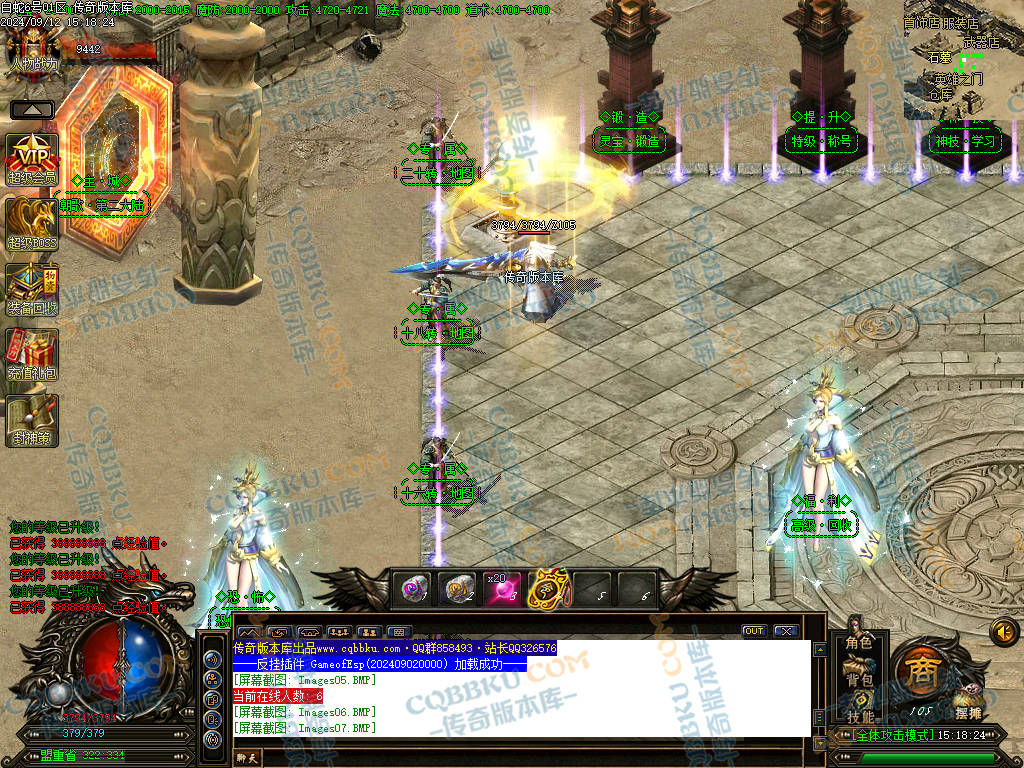Close the chat window with X
This screenshot has height=768, width=1024.
785,631
